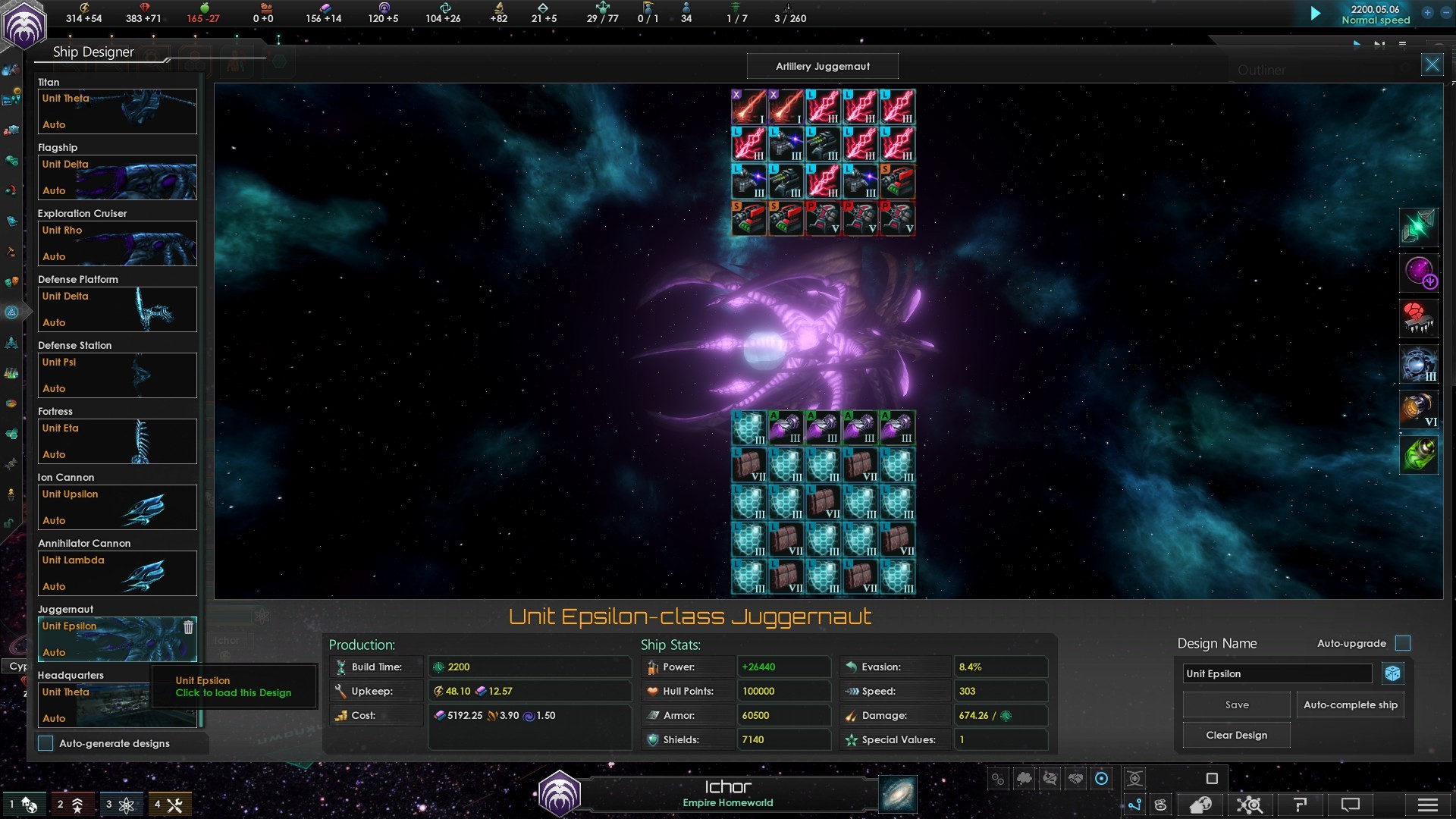Screen dimensions: 1456x819
Task: Save the current ship design
Action: [x=1236, y=704]
